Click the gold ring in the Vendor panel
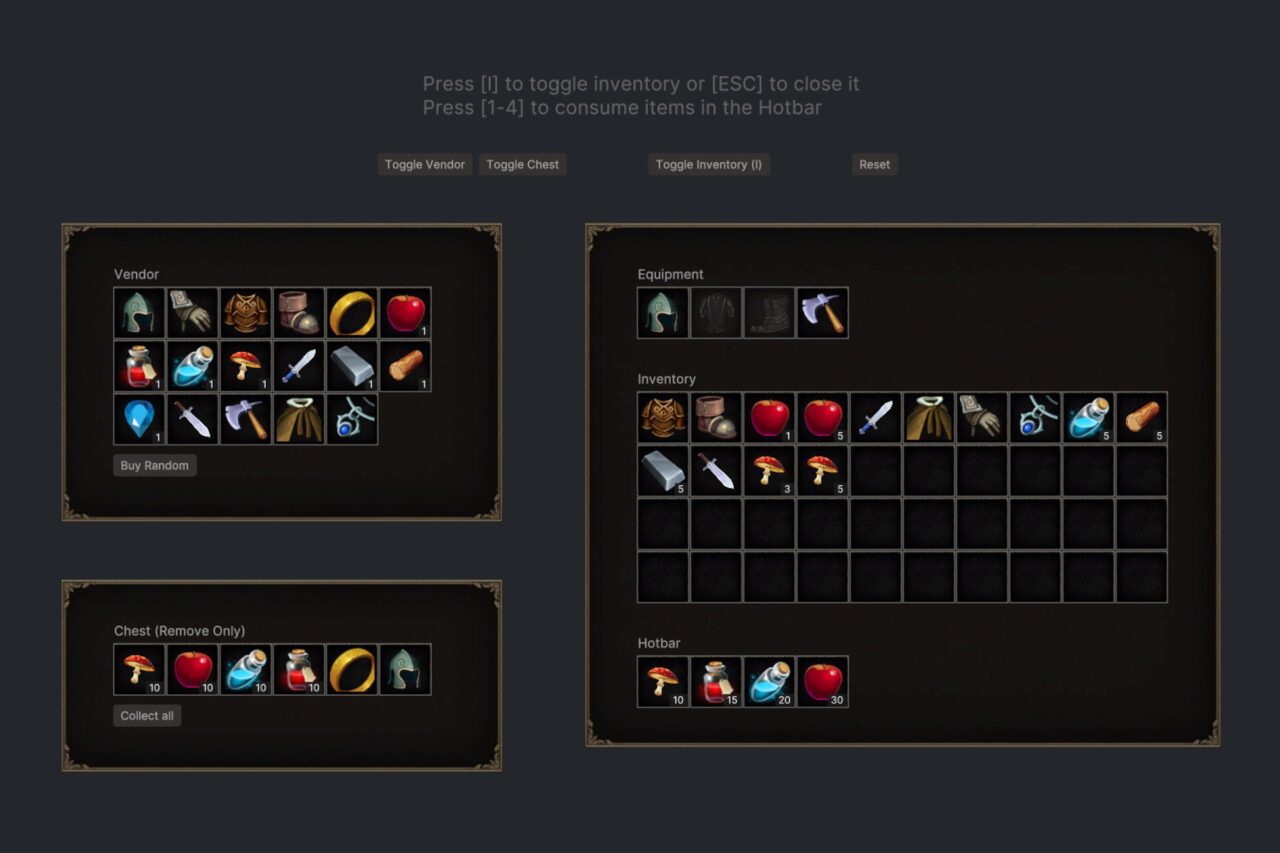Screen dimensions: 1280x853 click(353, 312)
